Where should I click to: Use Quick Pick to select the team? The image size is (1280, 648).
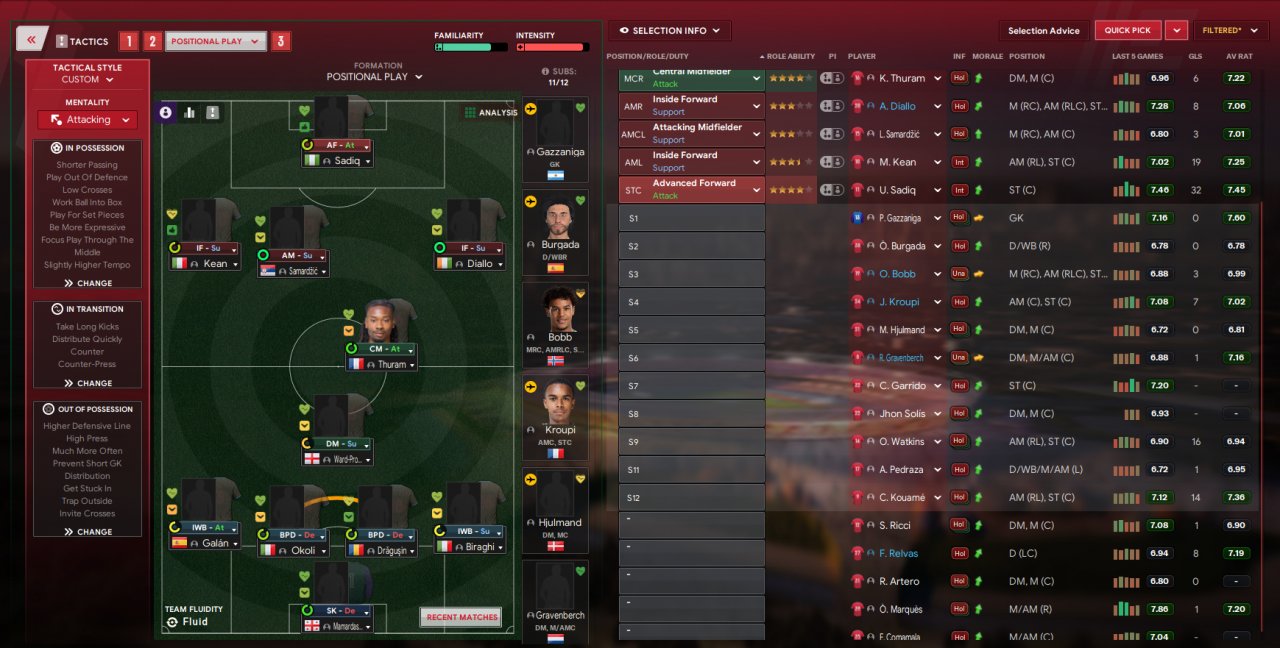(x=1128, y=31)
